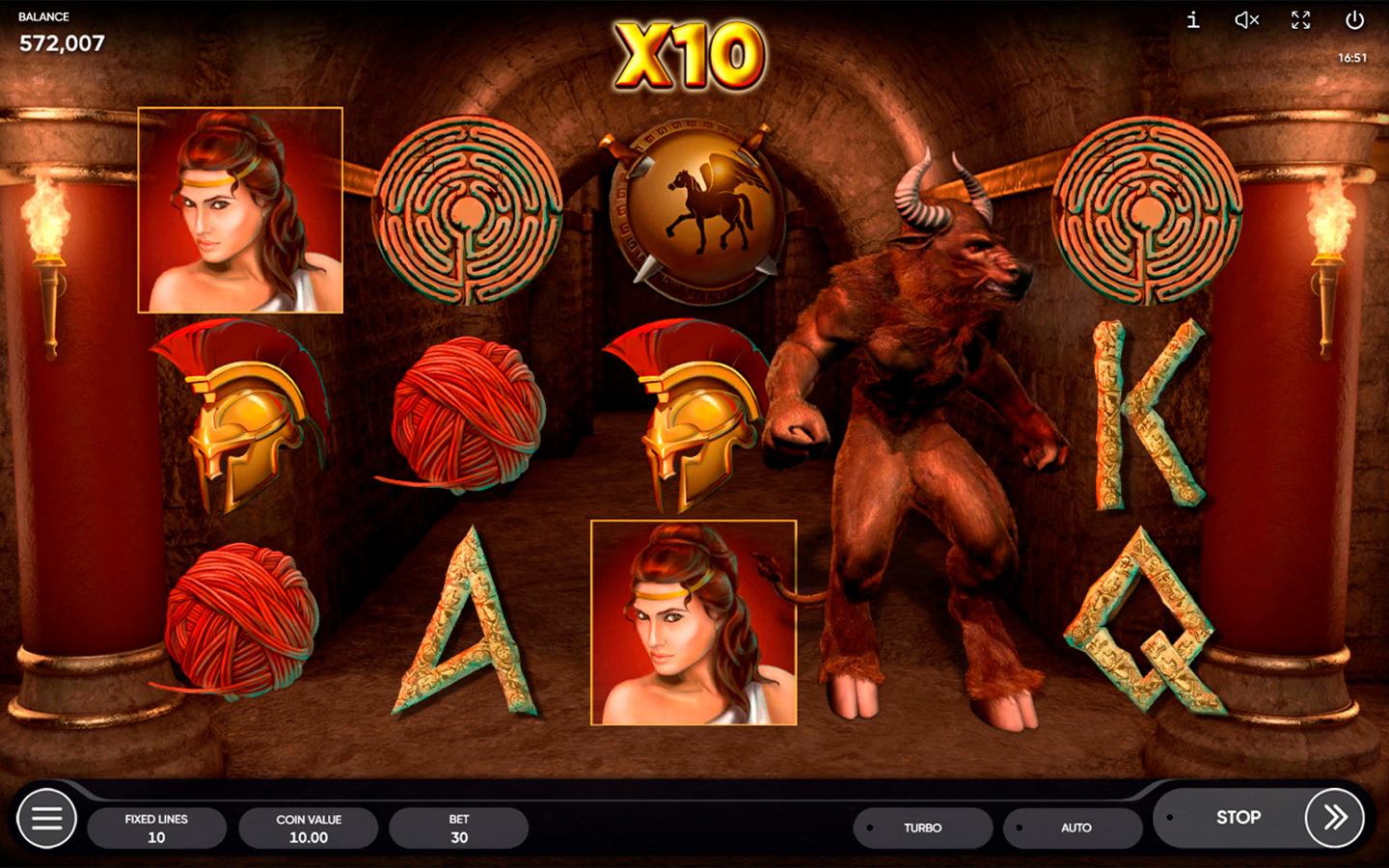Click the double-arrow fast spin icon

click(1329, 817)
